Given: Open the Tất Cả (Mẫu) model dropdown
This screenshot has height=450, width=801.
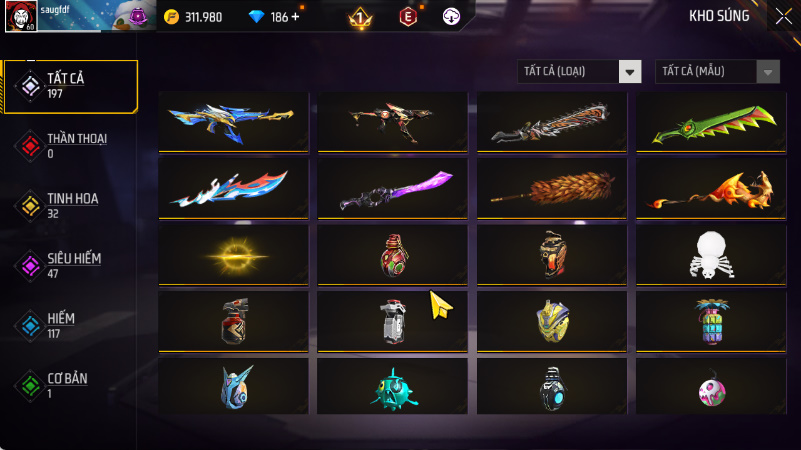Looking at the screenshot, I should click(x=717, y=71).
